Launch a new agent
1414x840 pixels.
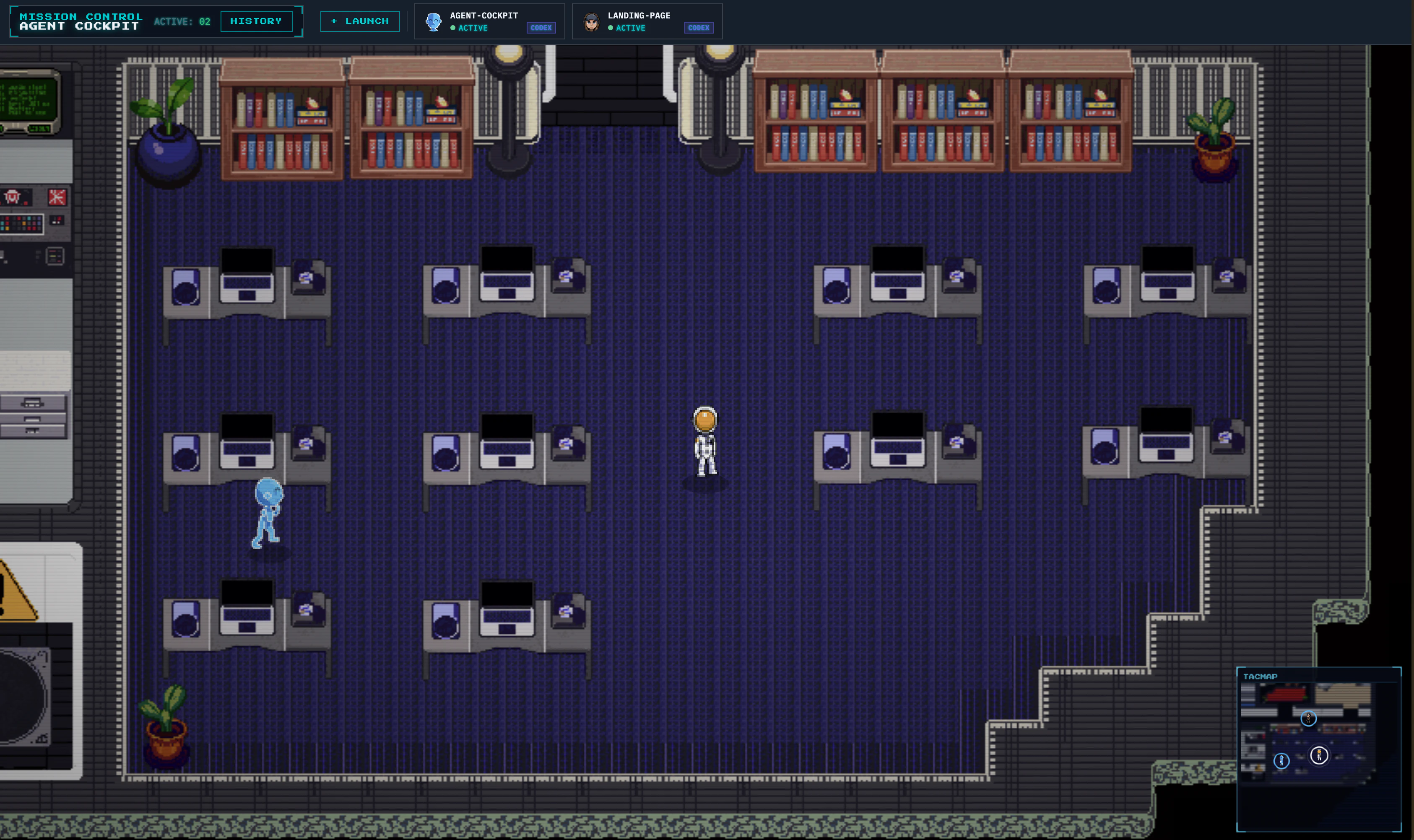[360, 21]
